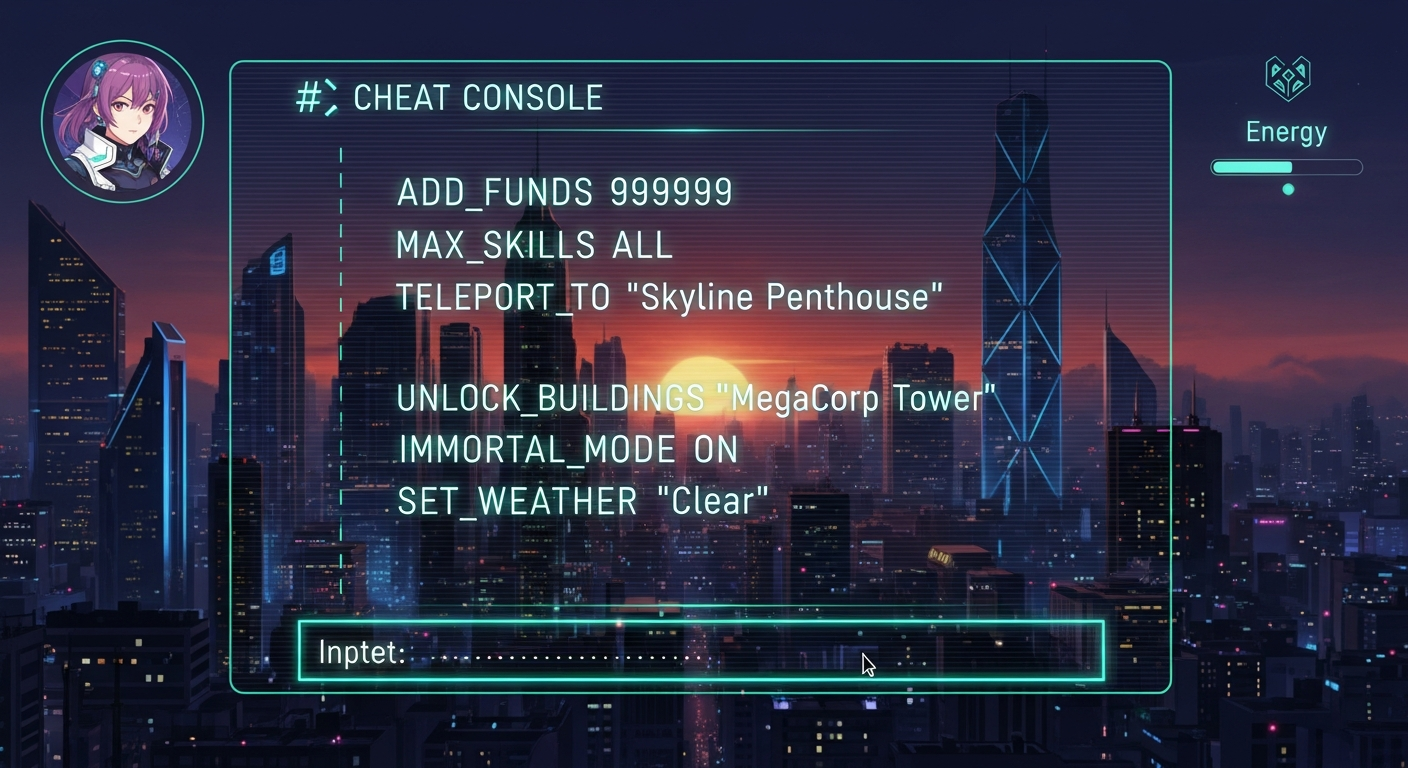Screen dimensions: 1408x768
Task: Click the Inptet text input field
Action: (700, 652)
